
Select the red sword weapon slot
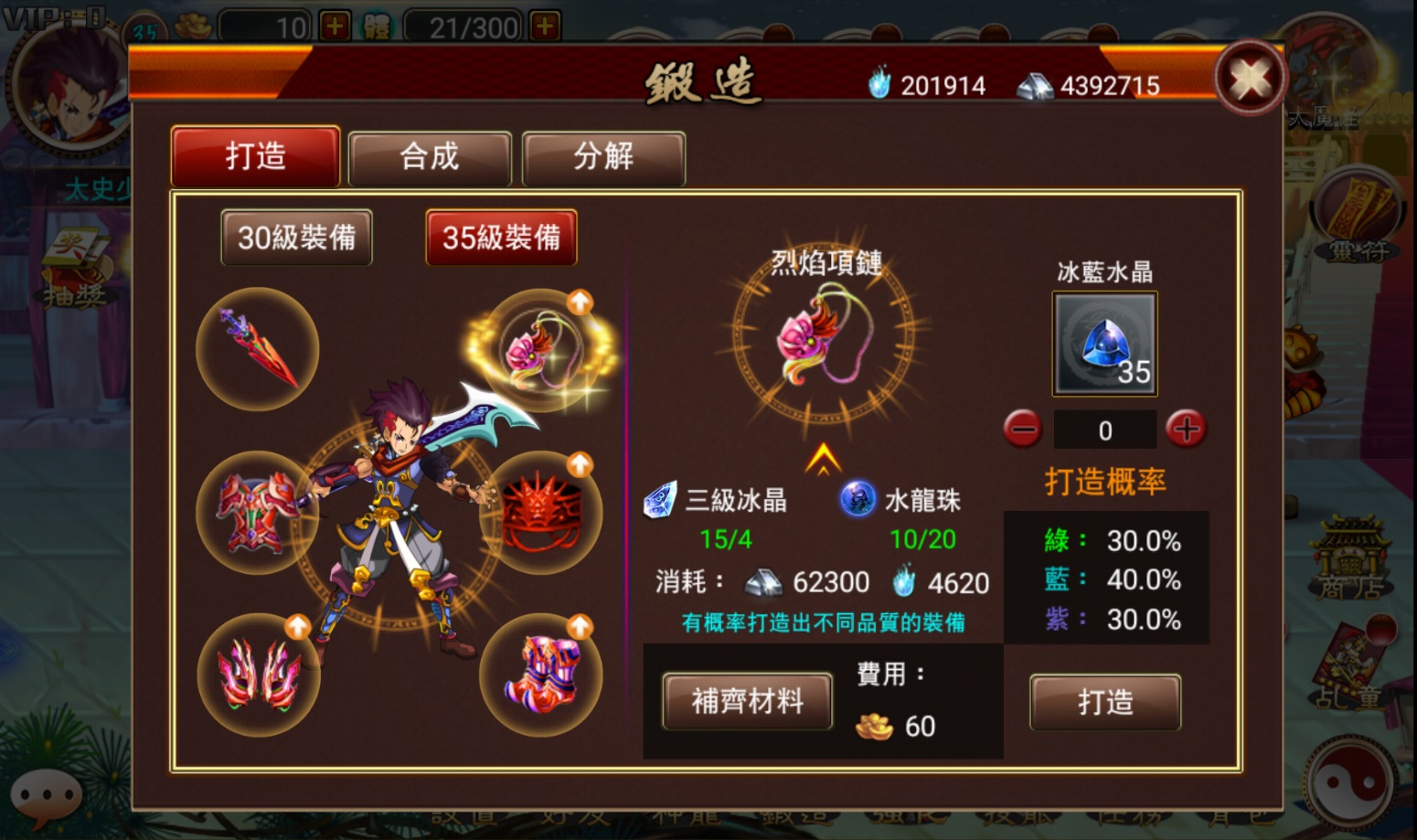(x=258, y=349)
